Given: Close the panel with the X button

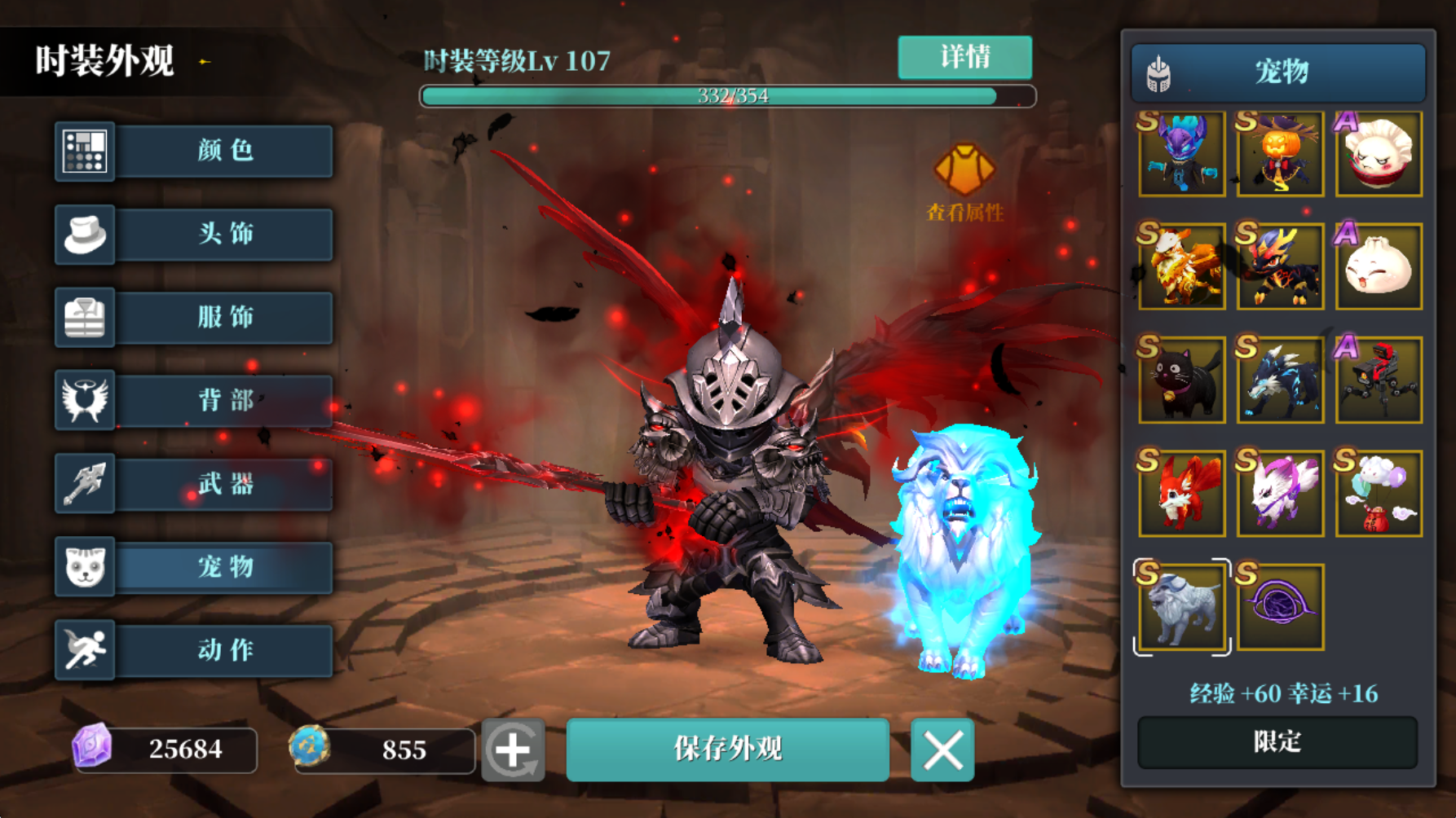Looking at the screenshot, I should tap(942, 750).
